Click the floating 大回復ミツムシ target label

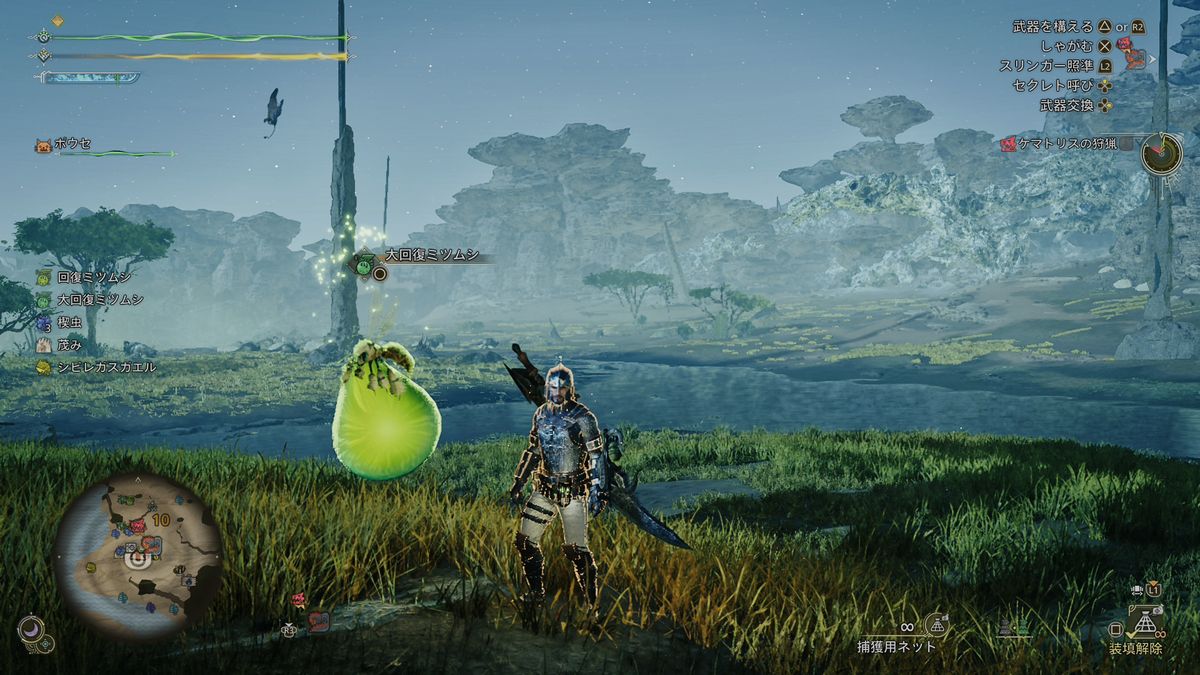coord(433,257)
